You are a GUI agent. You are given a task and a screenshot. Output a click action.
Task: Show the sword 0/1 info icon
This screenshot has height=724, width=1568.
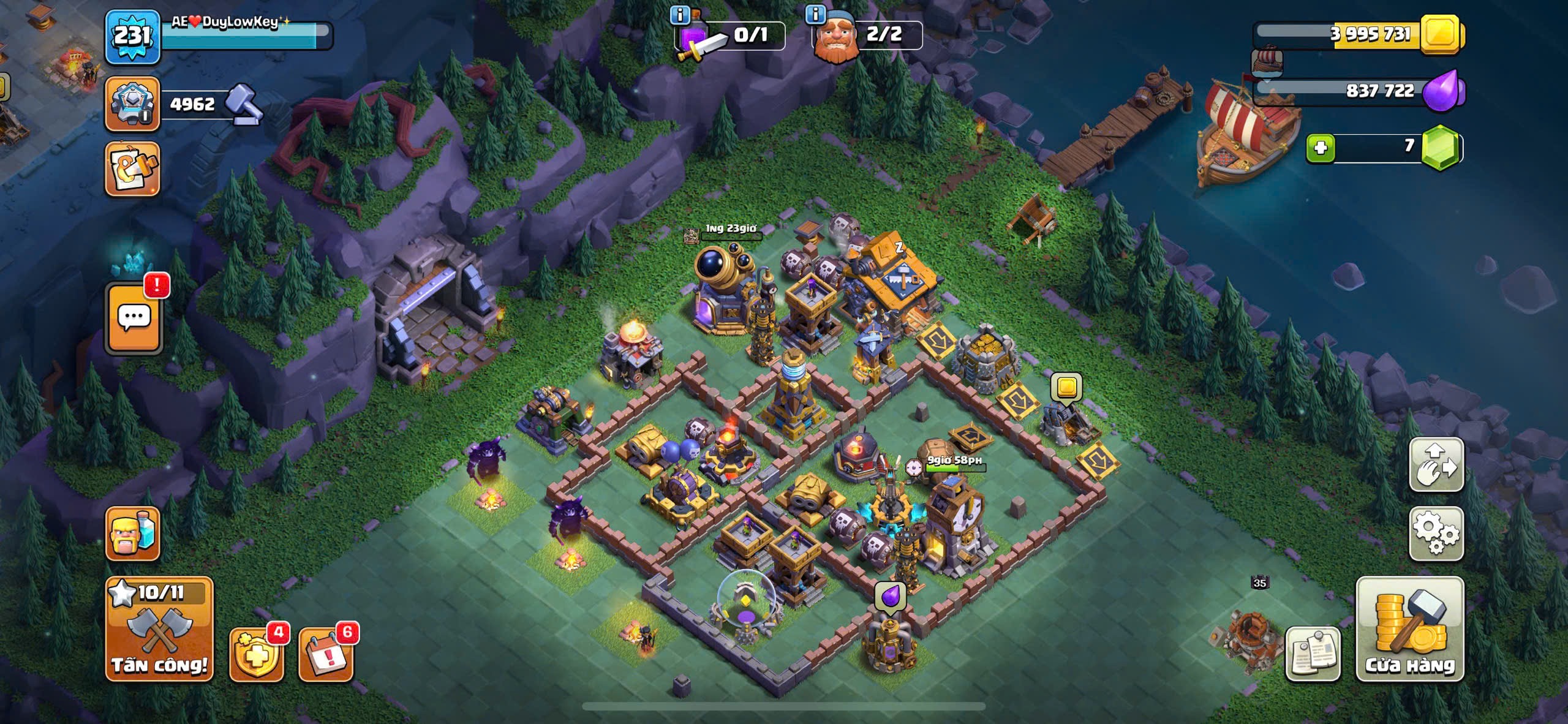[x=680, y=15]
